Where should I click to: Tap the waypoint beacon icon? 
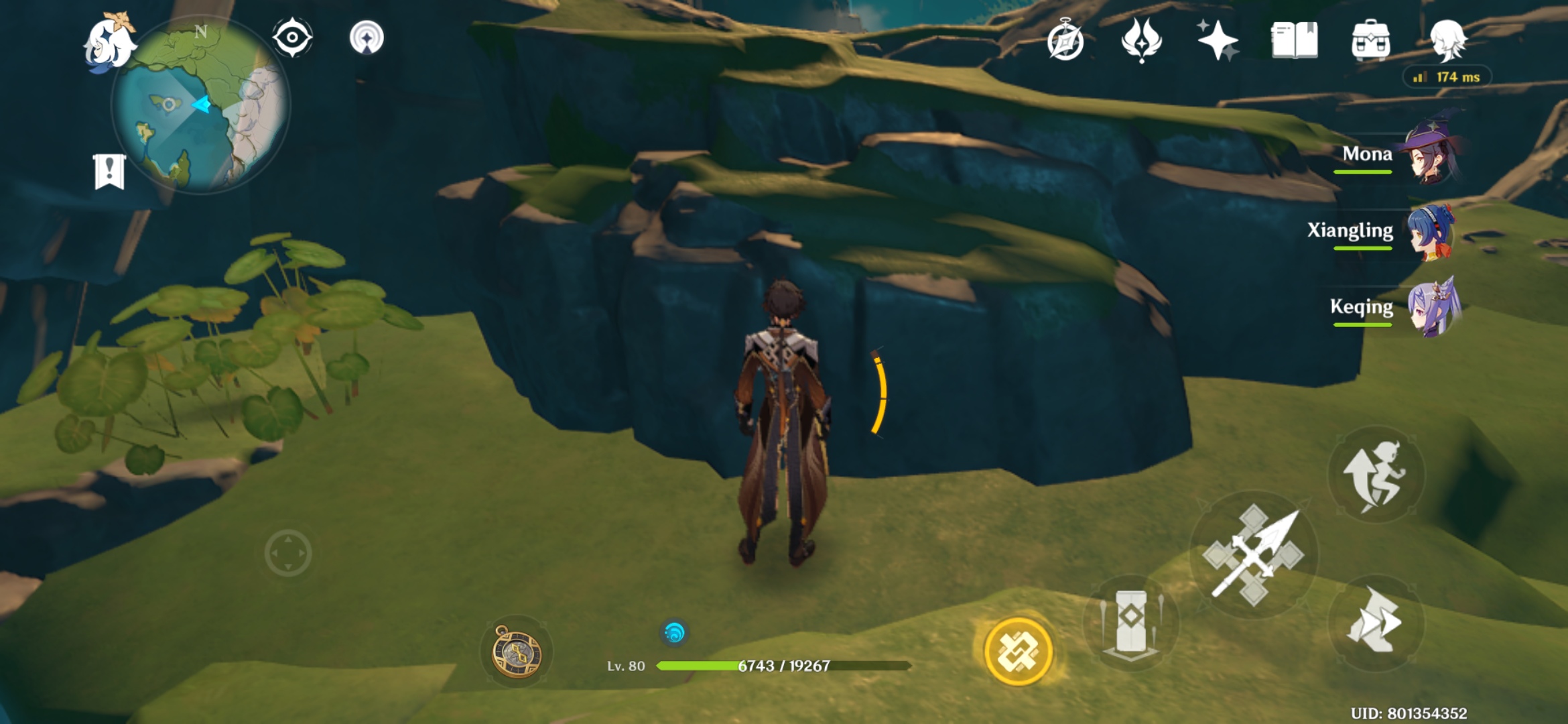[x=365, y=38]
